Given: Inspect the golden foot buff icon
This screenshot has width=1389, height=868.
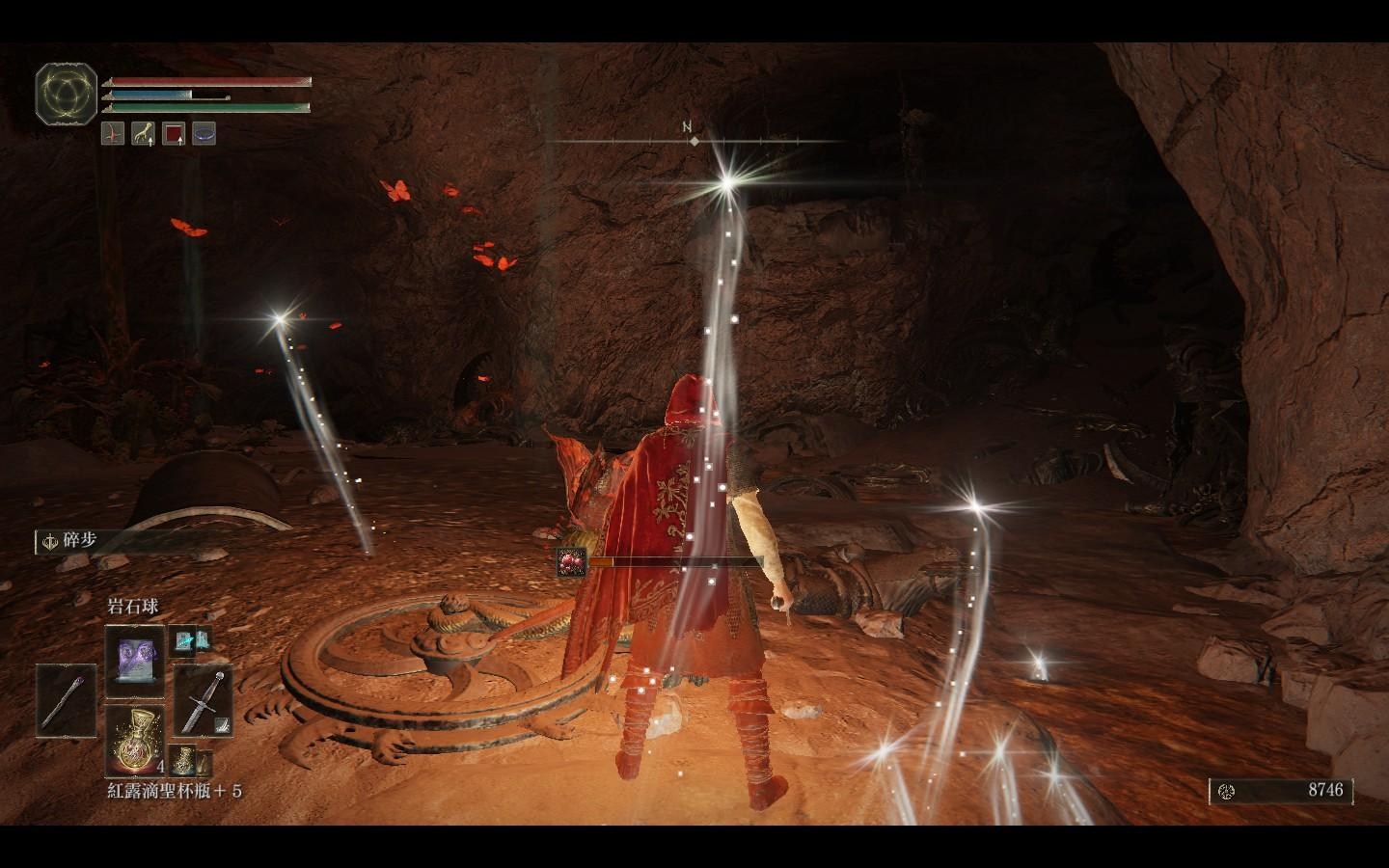Looking at the screenshot, I should point(143,133).
